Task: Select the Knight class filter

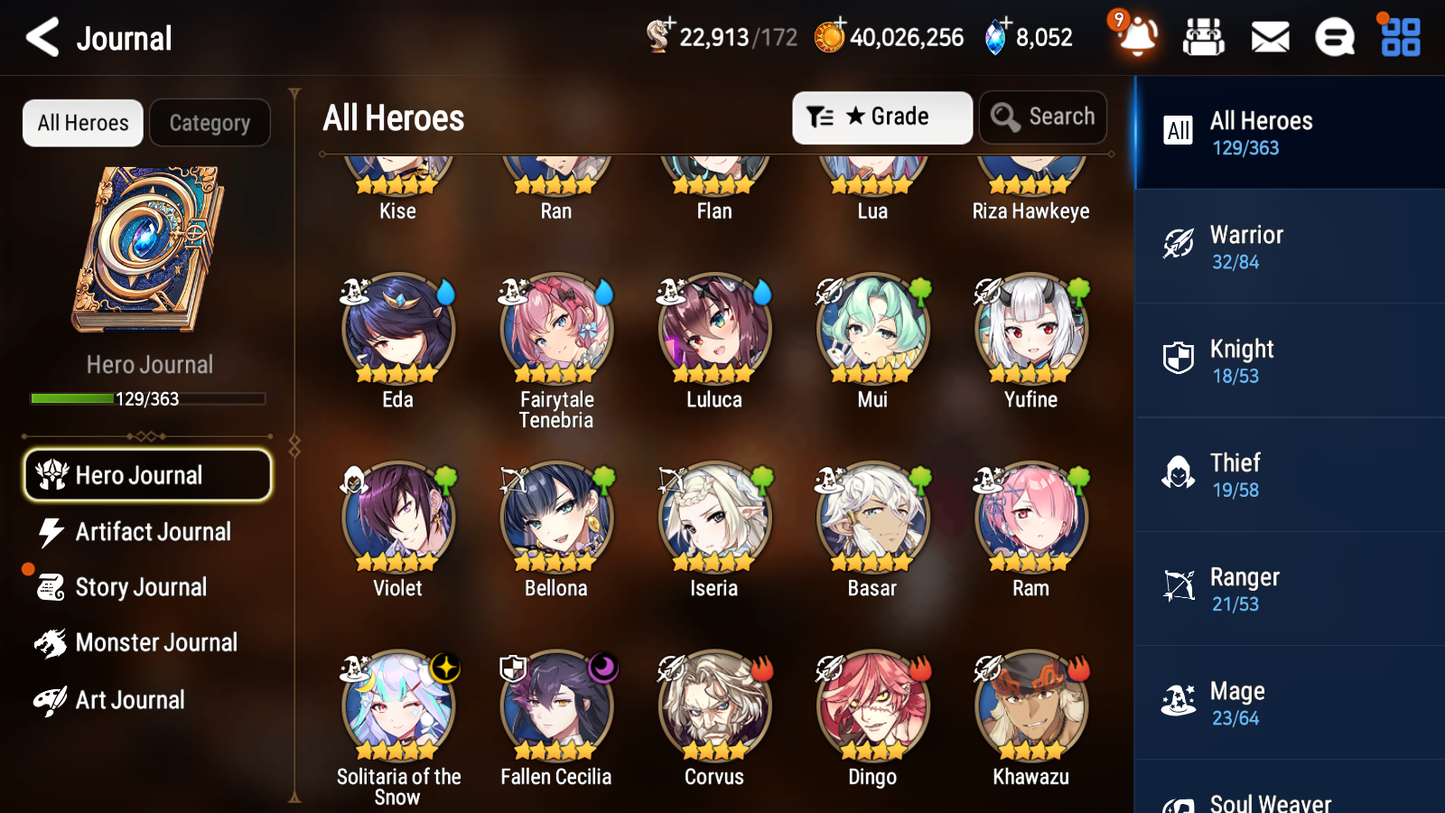Action: (1289, 360)
